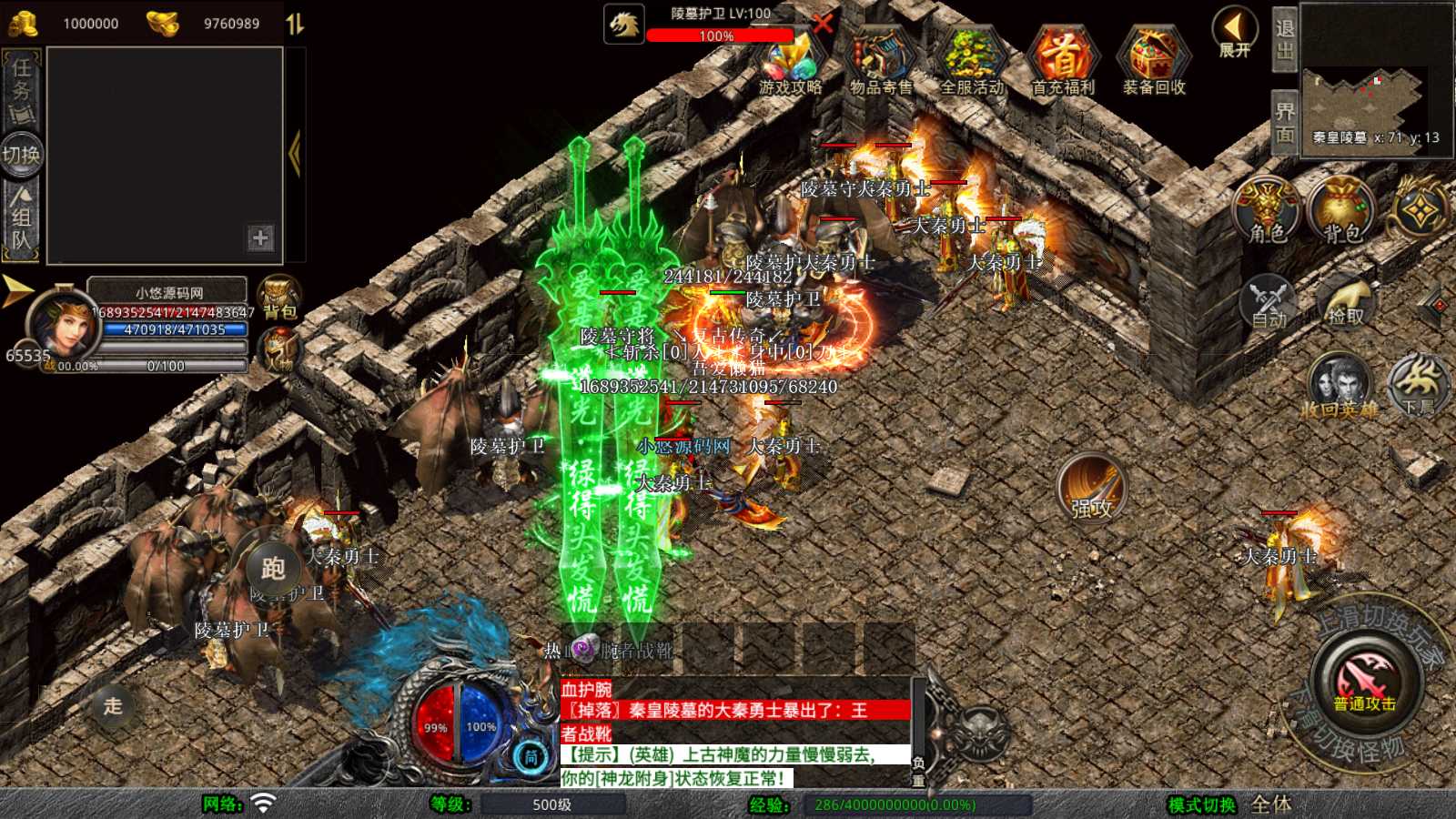Close the 陵墓护卫 target frame

pos(823,23)
